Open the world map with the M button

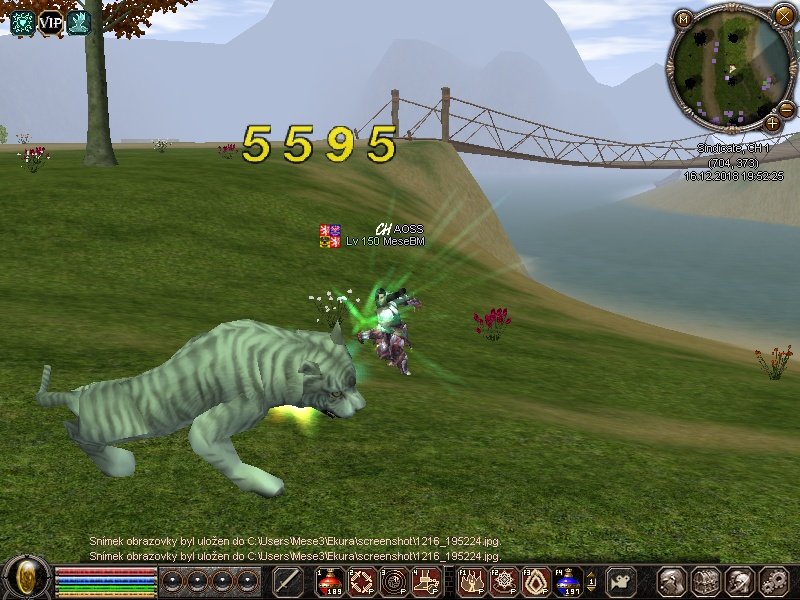[683, 18]
